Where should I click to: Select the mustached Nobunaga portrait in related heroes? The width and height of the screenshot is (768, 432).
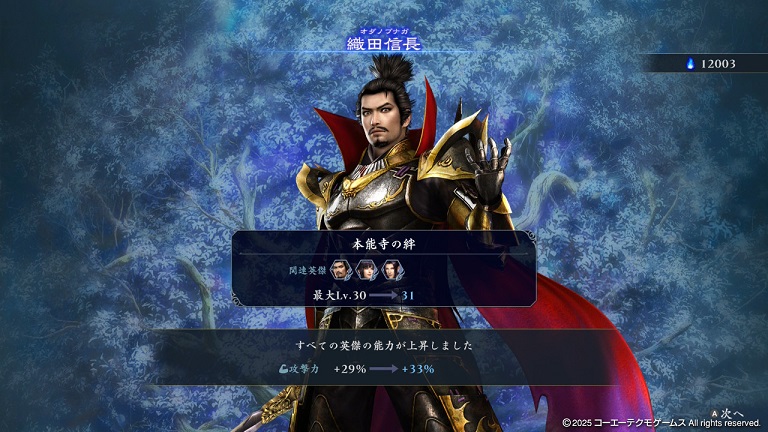pyautogui.click(x=342, y=270)
